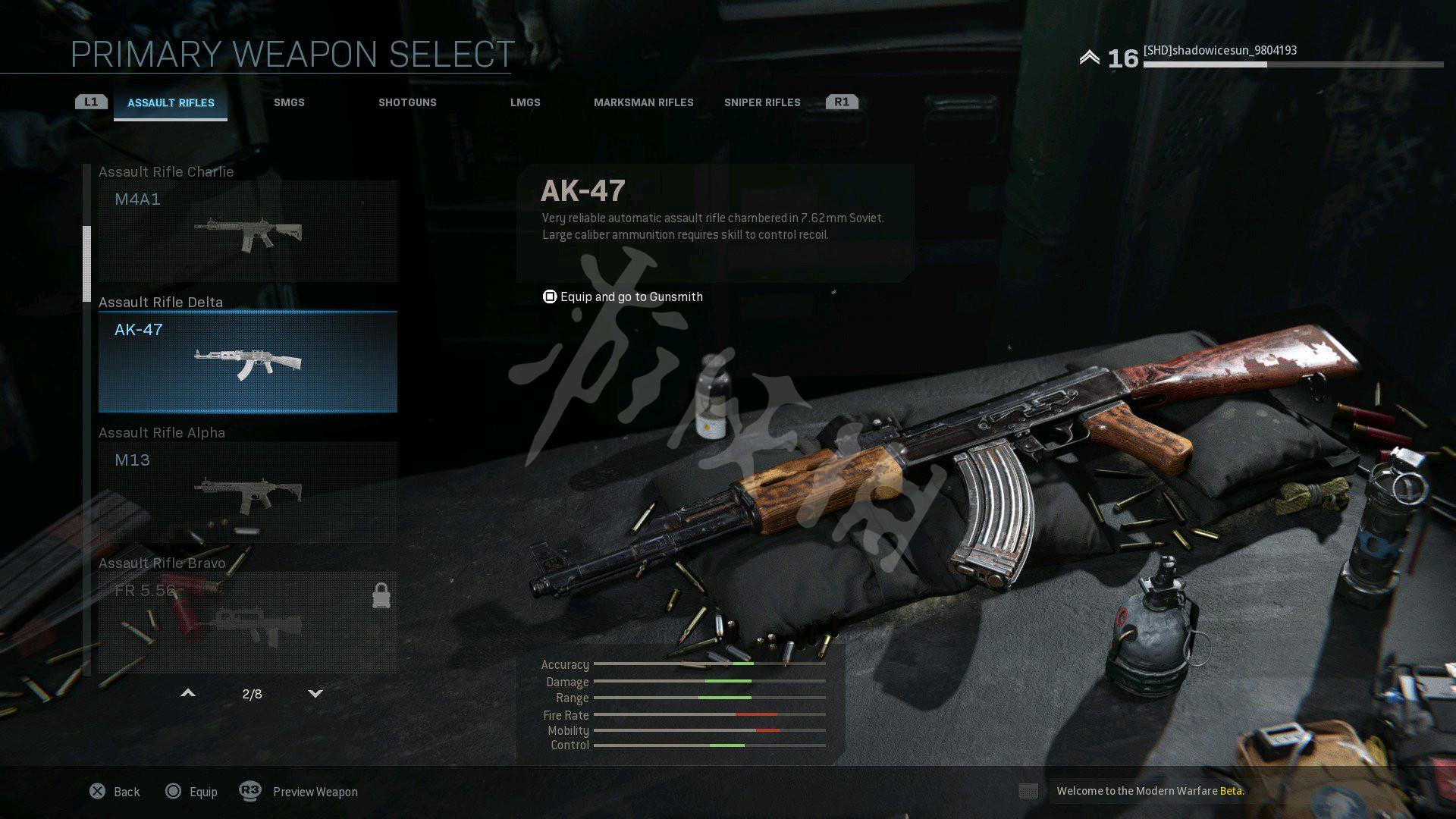Switch to the Assault Rifles tab
1456x819 pixels.
(171, 103)
